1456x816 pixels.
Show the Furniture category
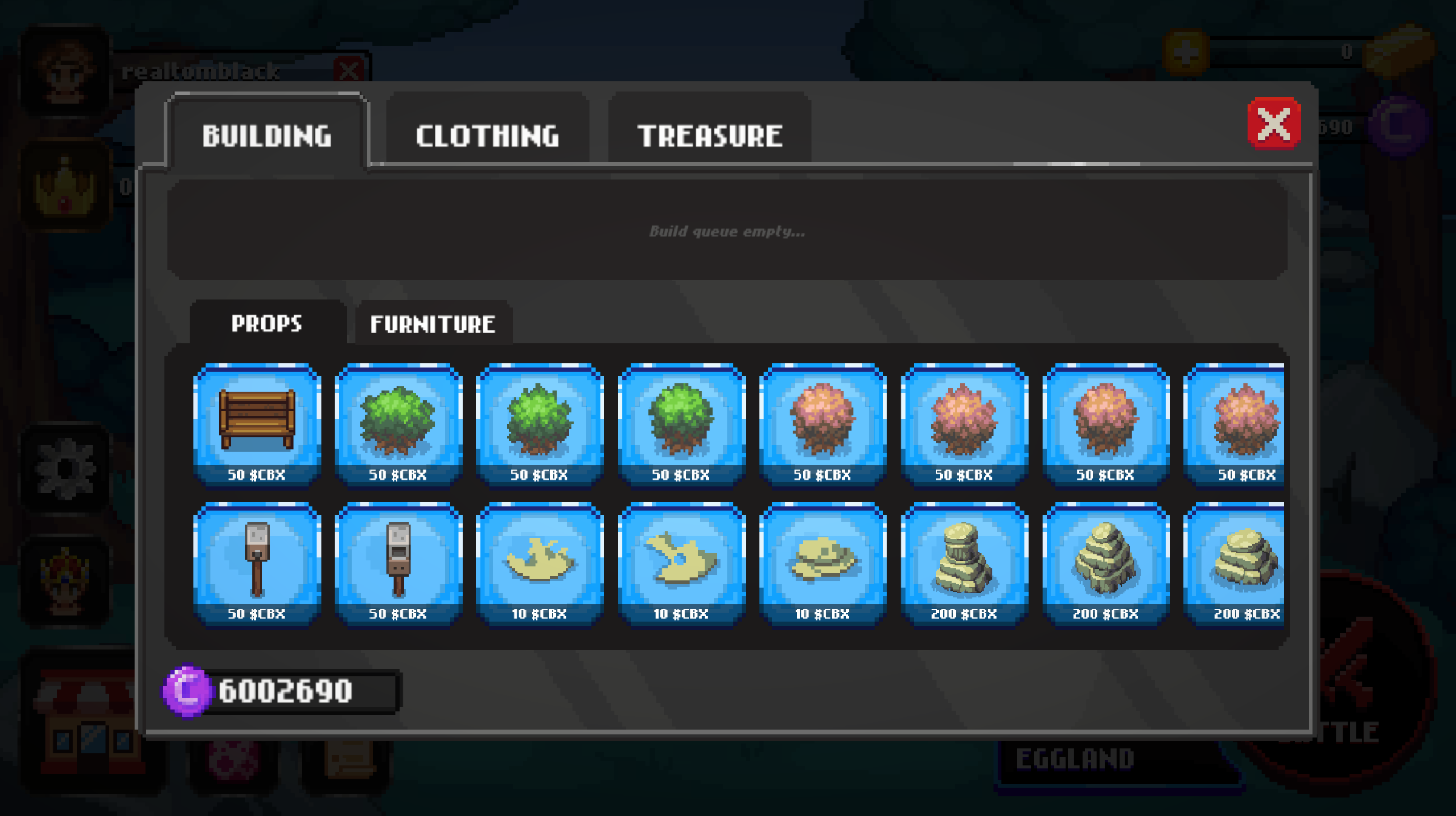[433, 323]
